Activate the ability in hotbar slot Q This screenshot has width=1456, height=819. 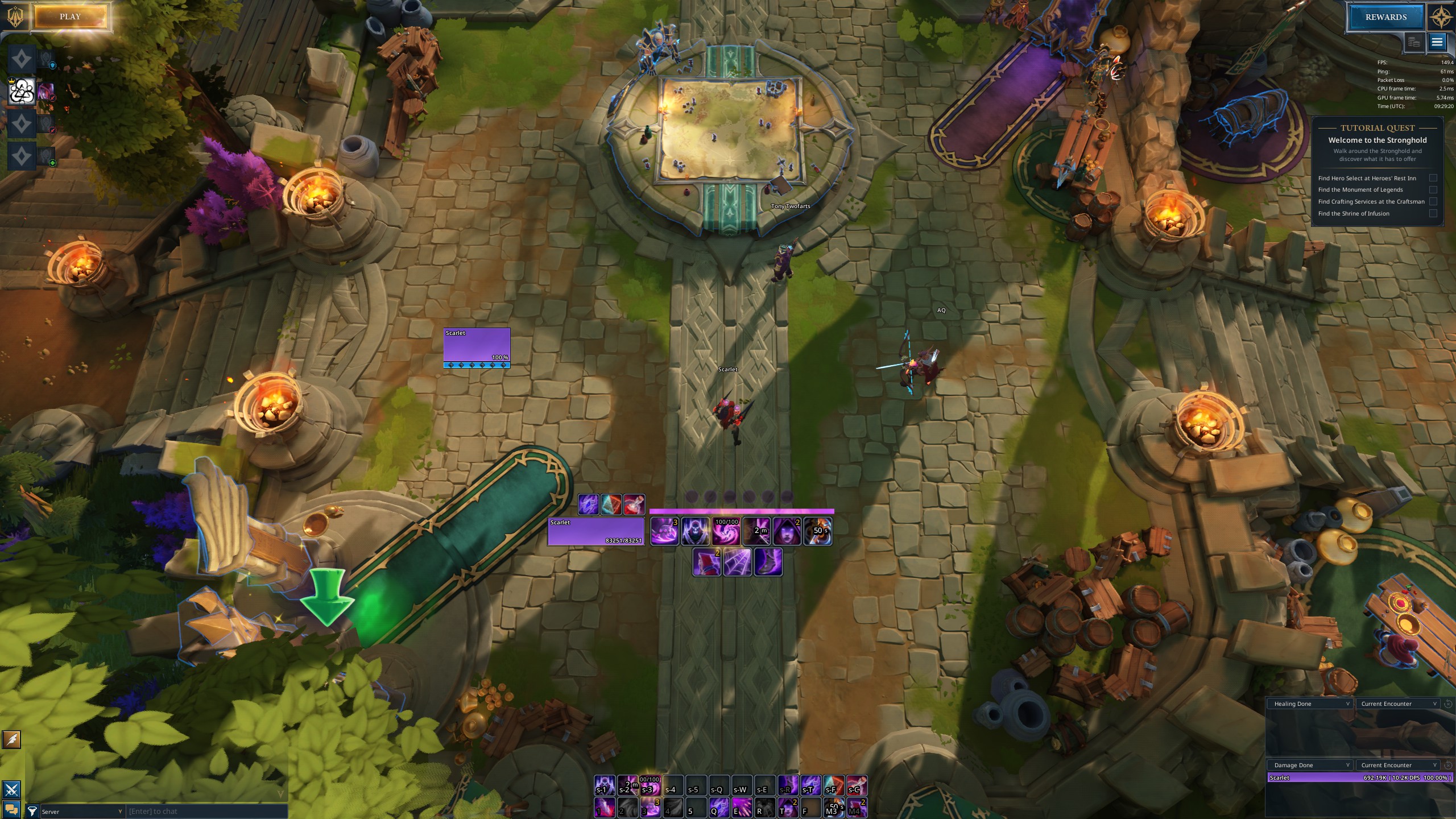pyautogui.click(x=719, y=807)
